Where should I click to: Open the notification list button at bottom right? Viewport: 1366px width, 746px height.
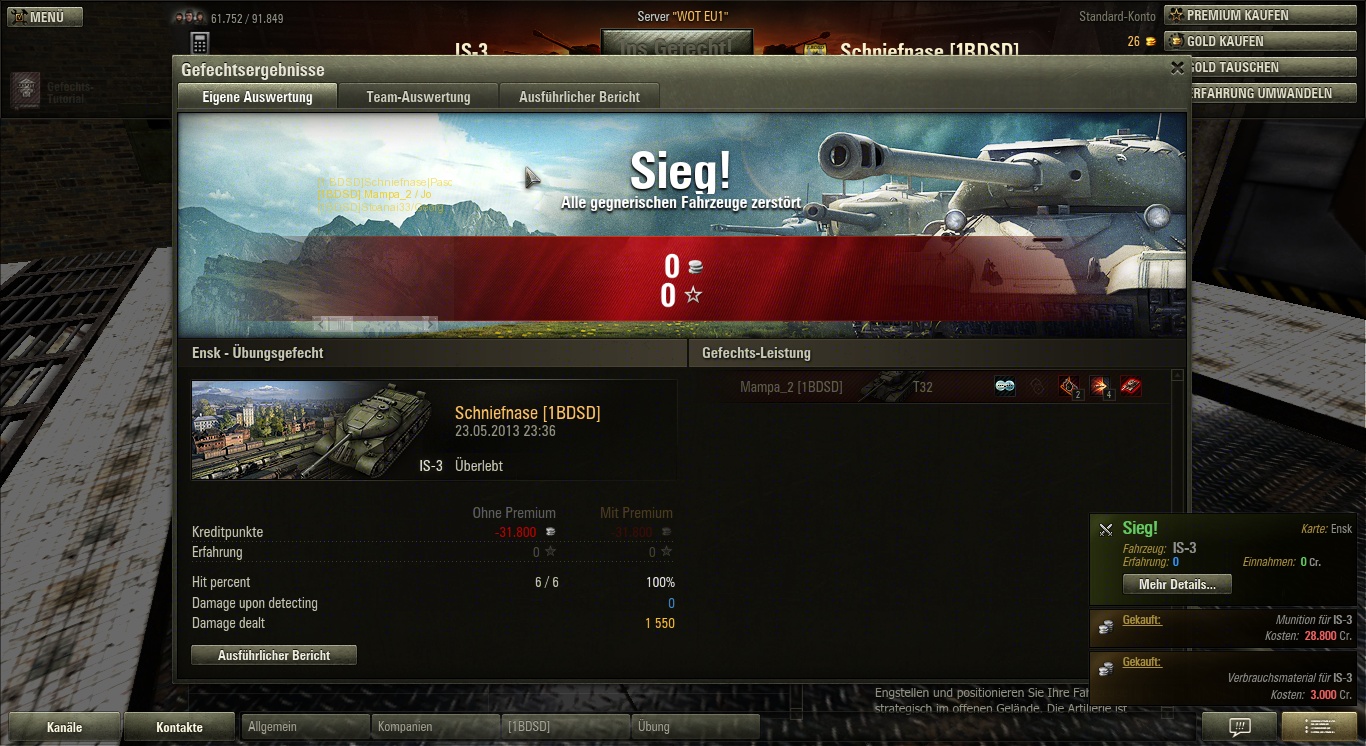pos(1318,727)
